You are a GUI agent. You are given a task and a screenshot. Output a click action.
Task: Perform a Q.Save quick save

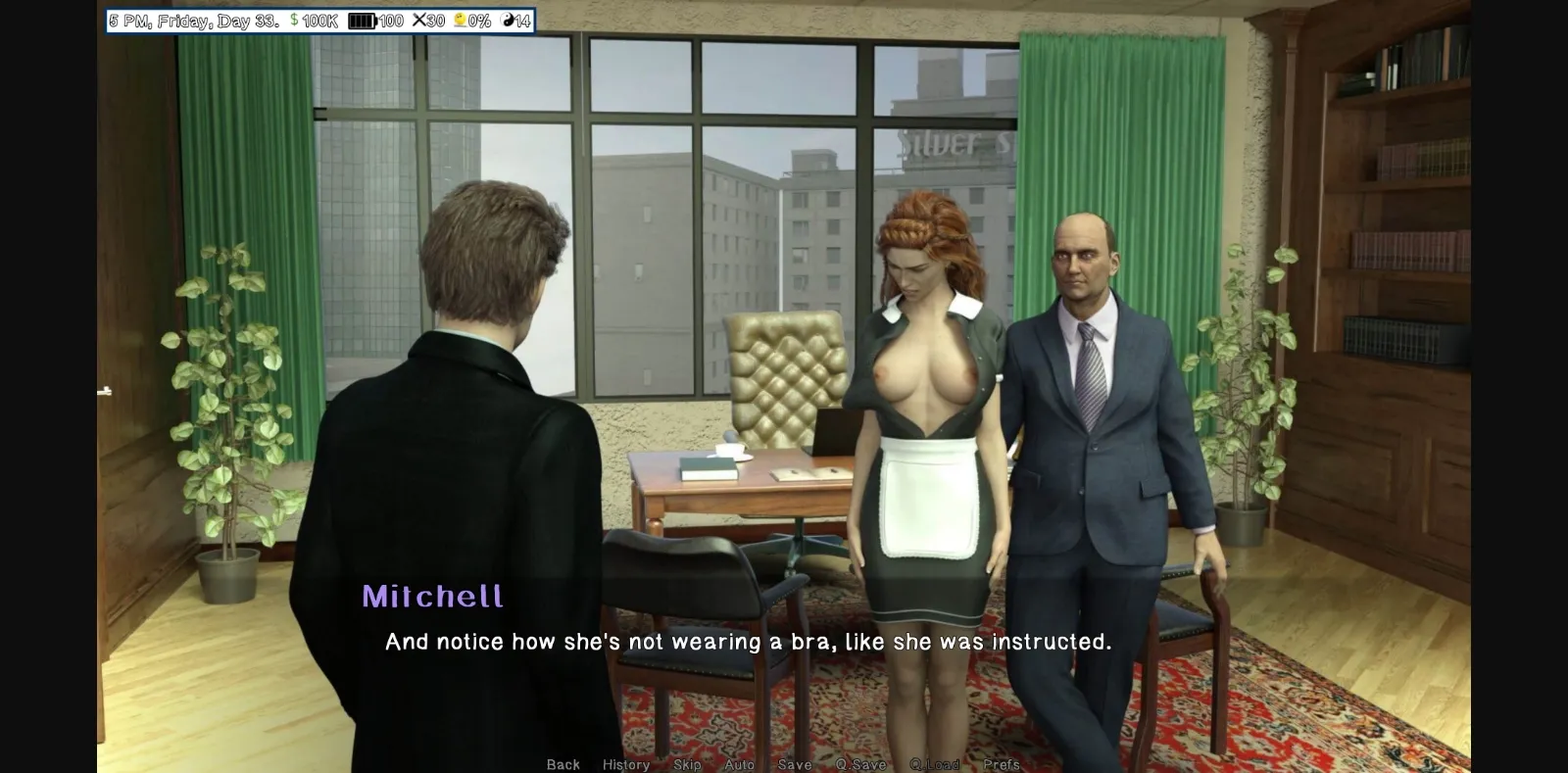pos(861,763)
